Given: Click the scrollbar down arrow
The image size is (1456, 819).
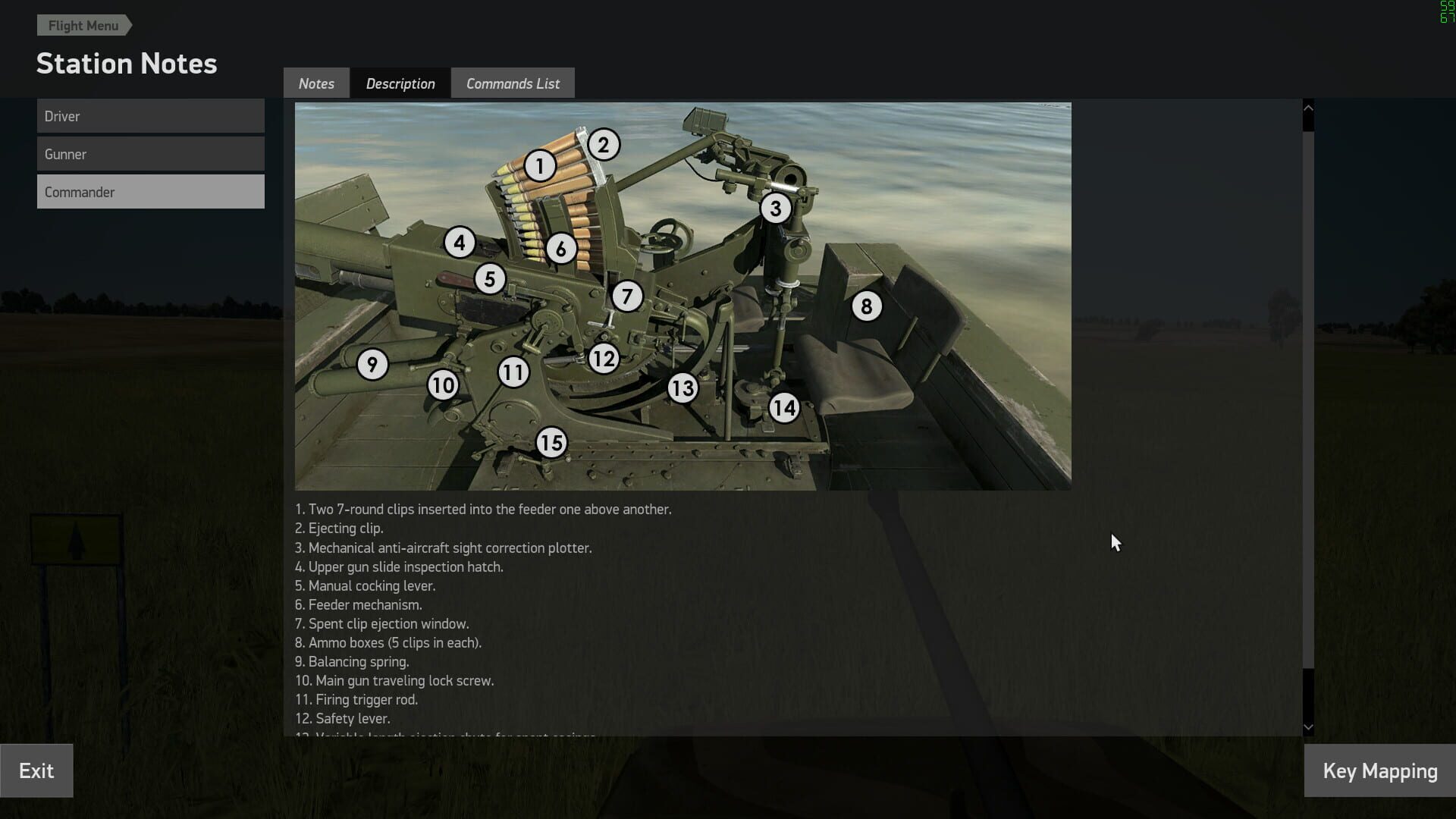Looking at the screenshot, I should (1307, 726).
